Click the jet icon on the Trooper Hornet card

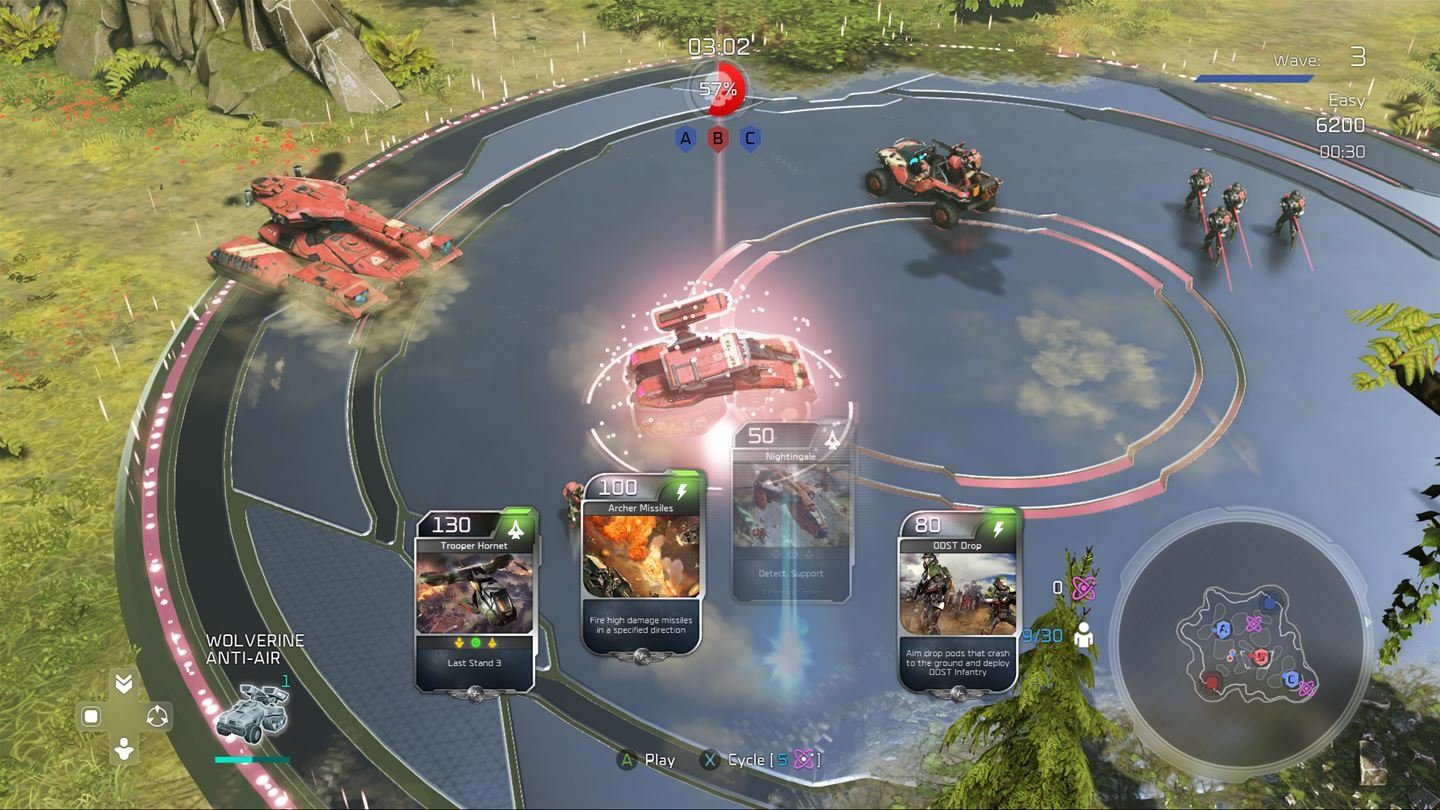pos(516,528)
